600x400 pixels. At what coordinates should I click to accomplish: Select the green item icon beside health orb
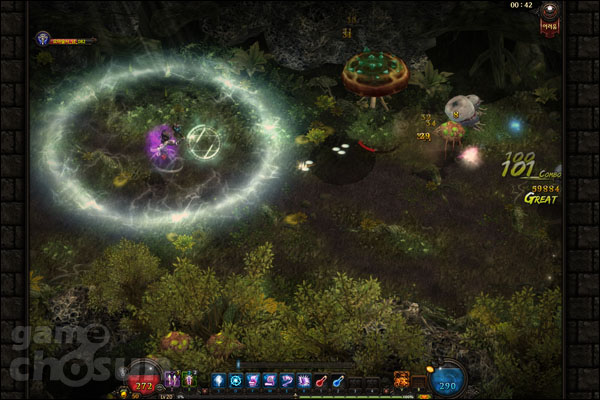pyautogui.click(x=188, y=379)
